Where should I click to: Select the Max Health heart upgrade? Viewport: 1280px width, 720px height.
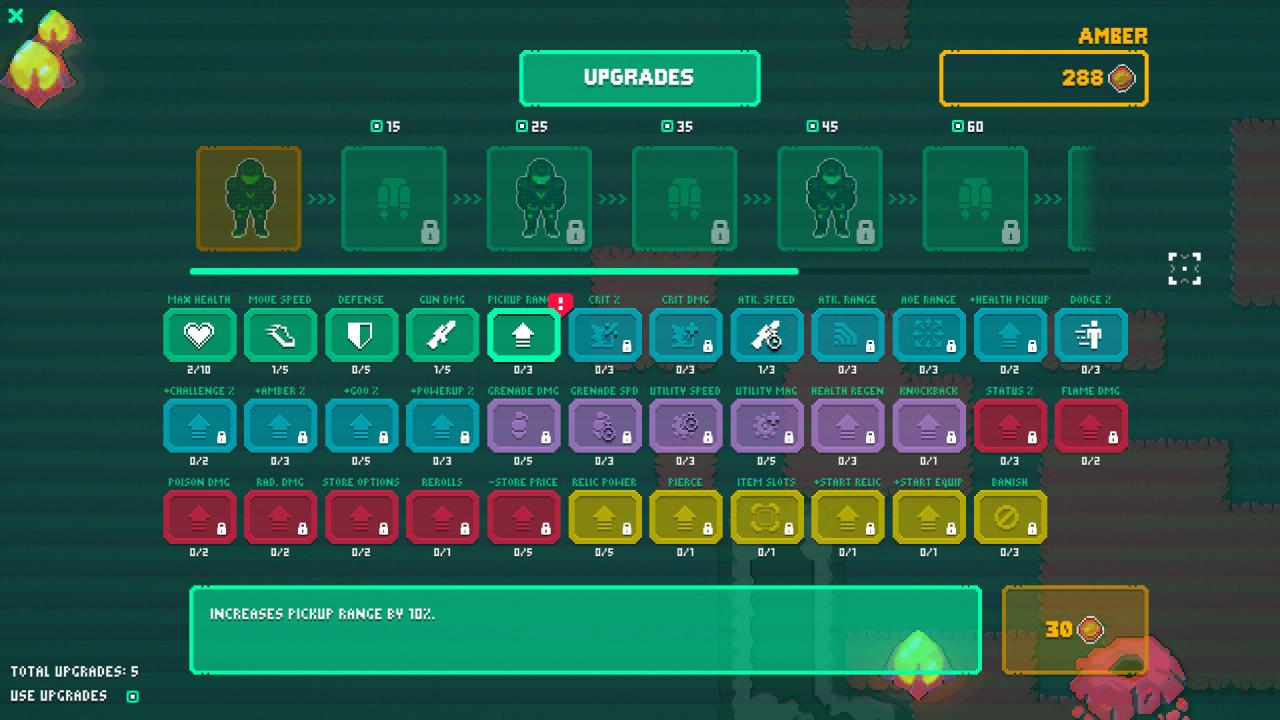[199, 335]
